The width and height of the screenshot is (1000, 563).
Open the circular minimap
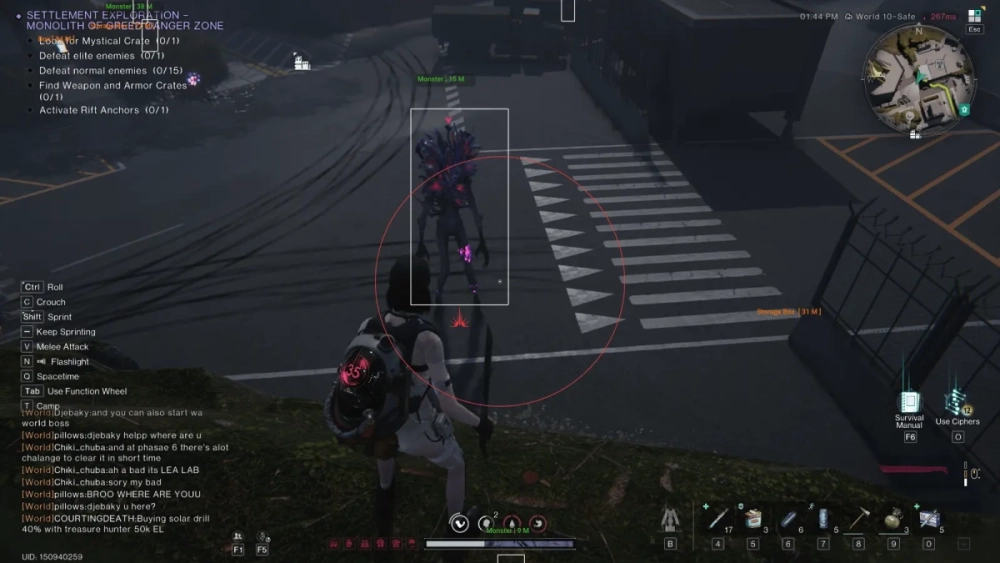click(x=918, y=76)
